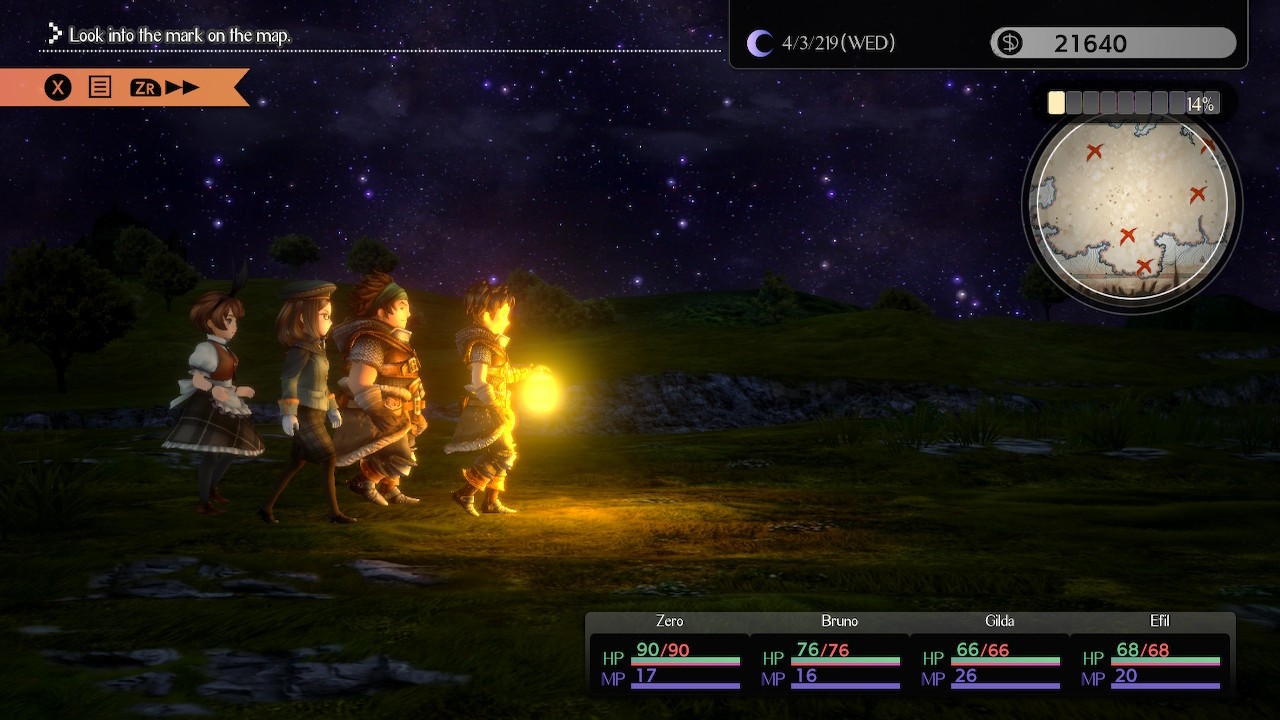Activate the fast-forward arrows icon

click(182, 88)
